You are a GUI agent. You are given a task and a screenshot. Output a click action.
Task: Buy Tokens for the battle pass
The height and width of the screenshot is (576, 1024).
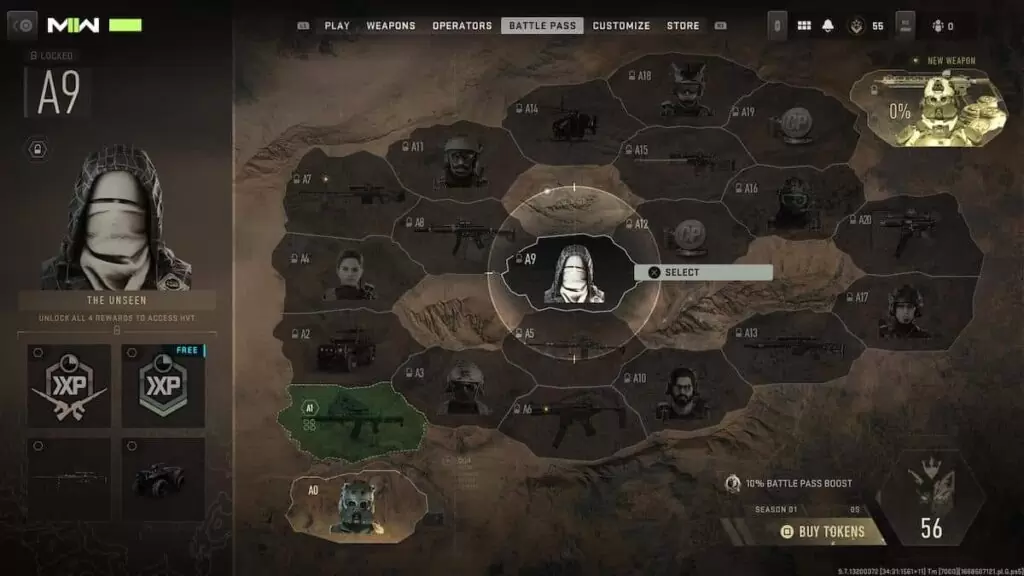[823, 531]
